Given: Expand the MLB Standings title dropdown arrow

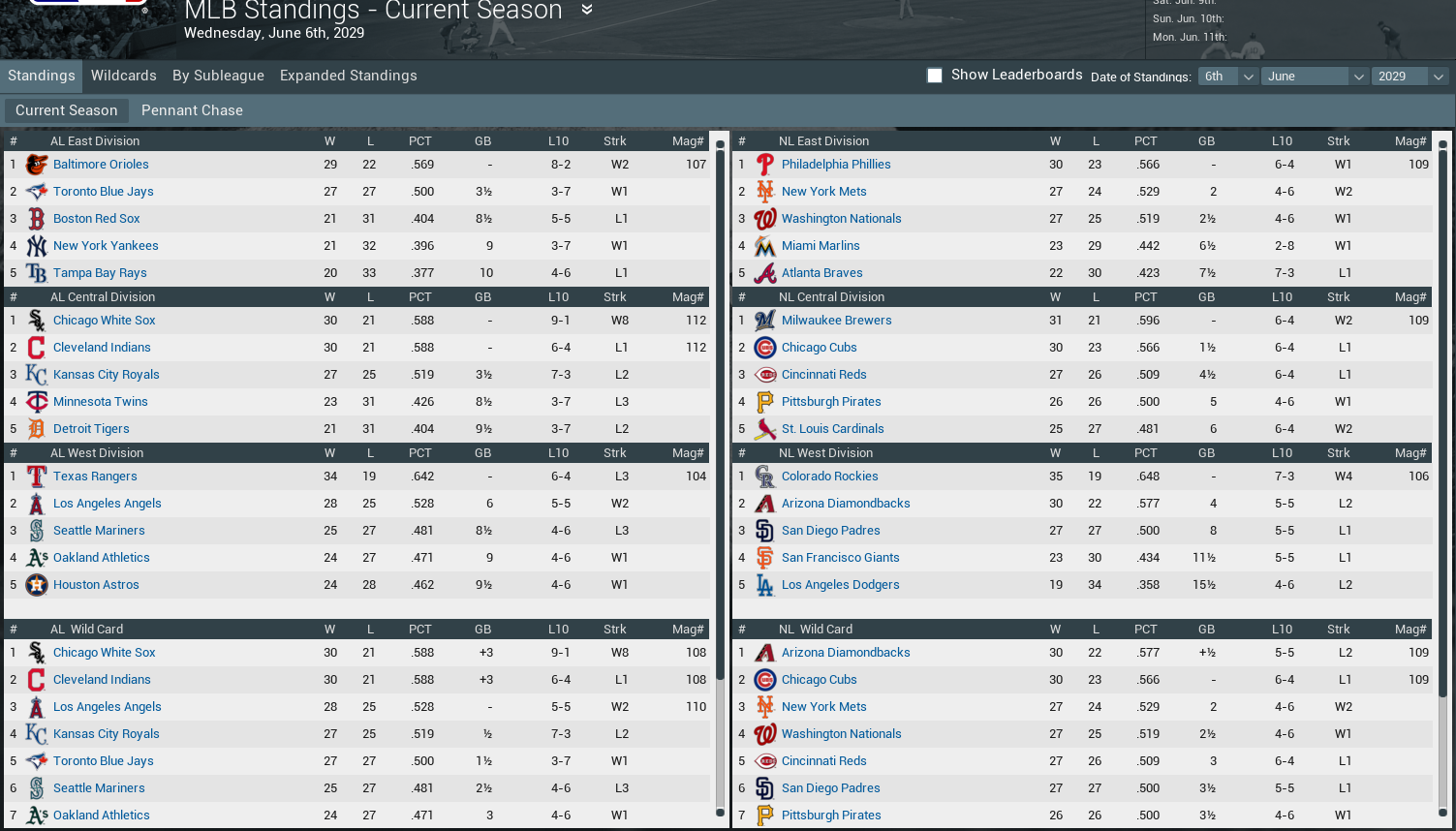Looking at the screenshot, I should pos(586,10).
